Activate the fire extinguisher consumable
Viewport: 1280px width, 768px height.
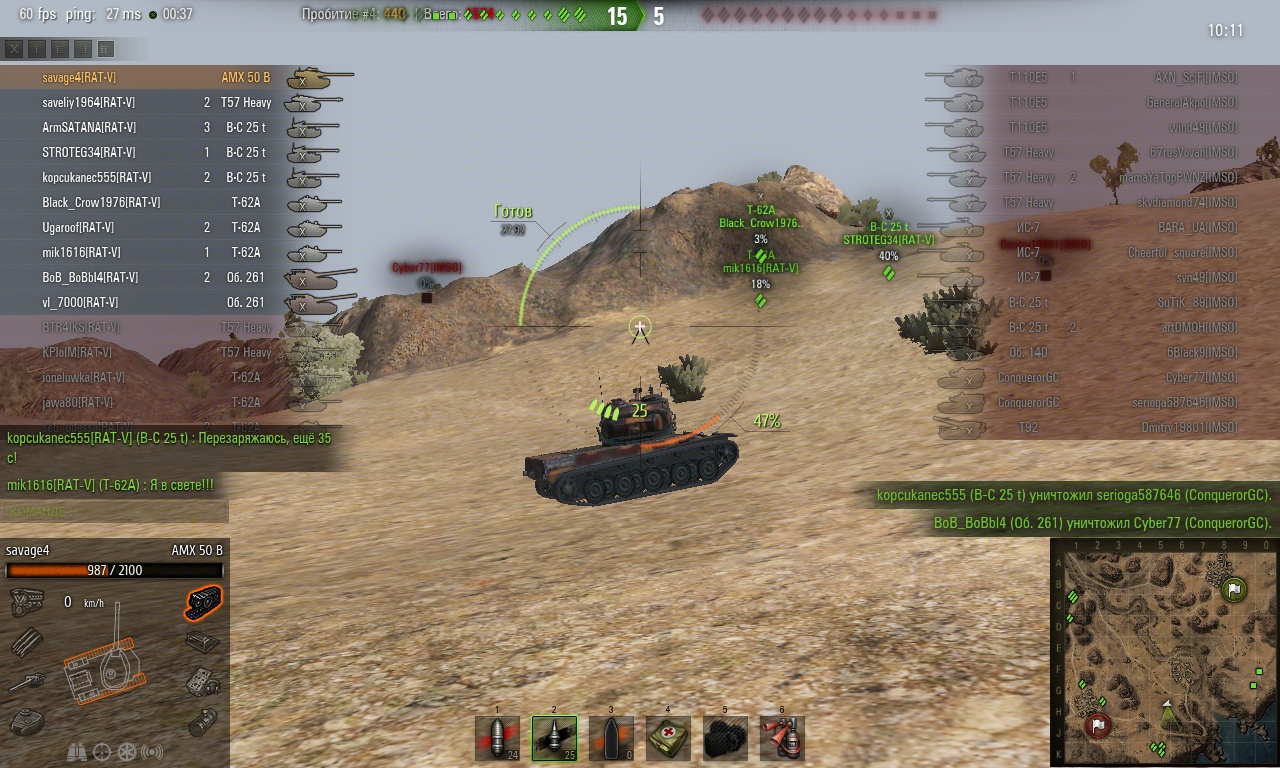[x=782, y=738]
